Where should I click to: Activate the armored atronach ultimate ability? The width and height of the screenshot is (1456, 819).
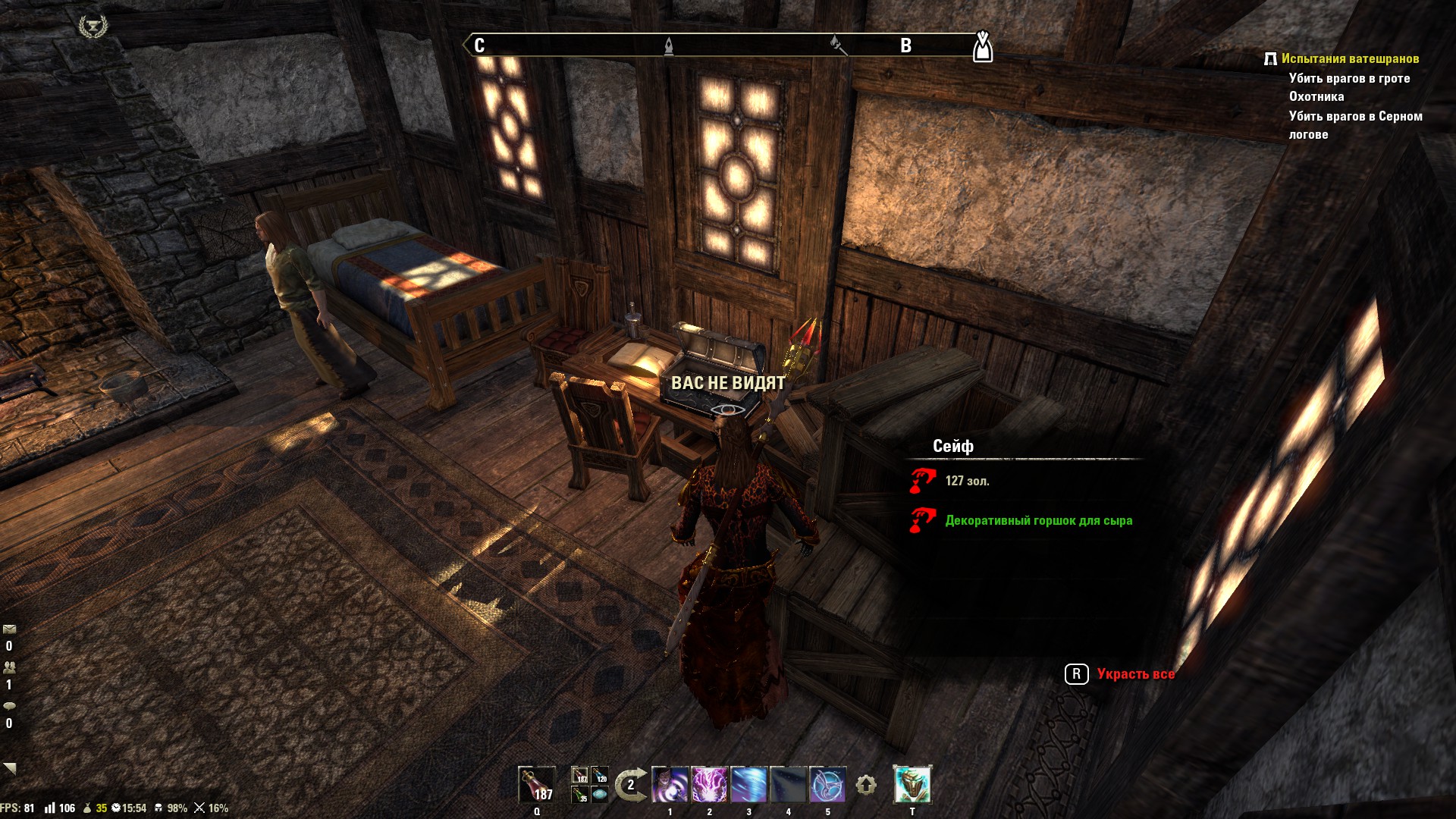(x=912, y=785)
